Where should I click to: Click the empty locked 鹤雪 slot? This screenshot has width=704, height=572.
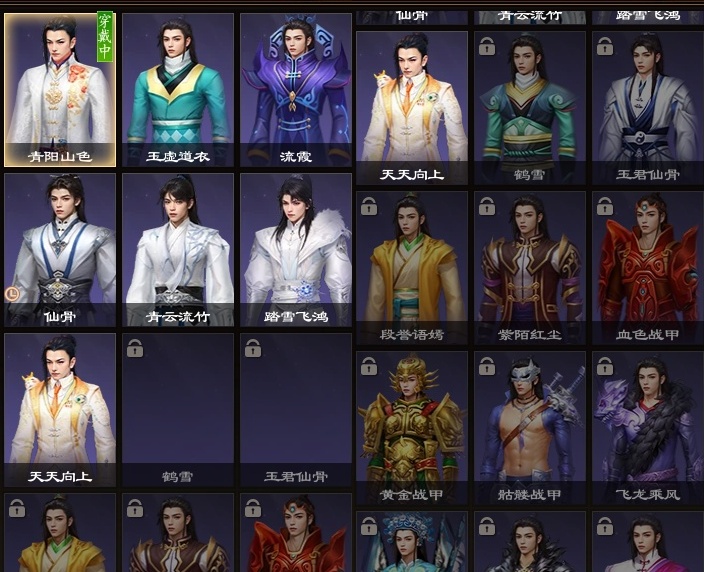coord(178,410)
